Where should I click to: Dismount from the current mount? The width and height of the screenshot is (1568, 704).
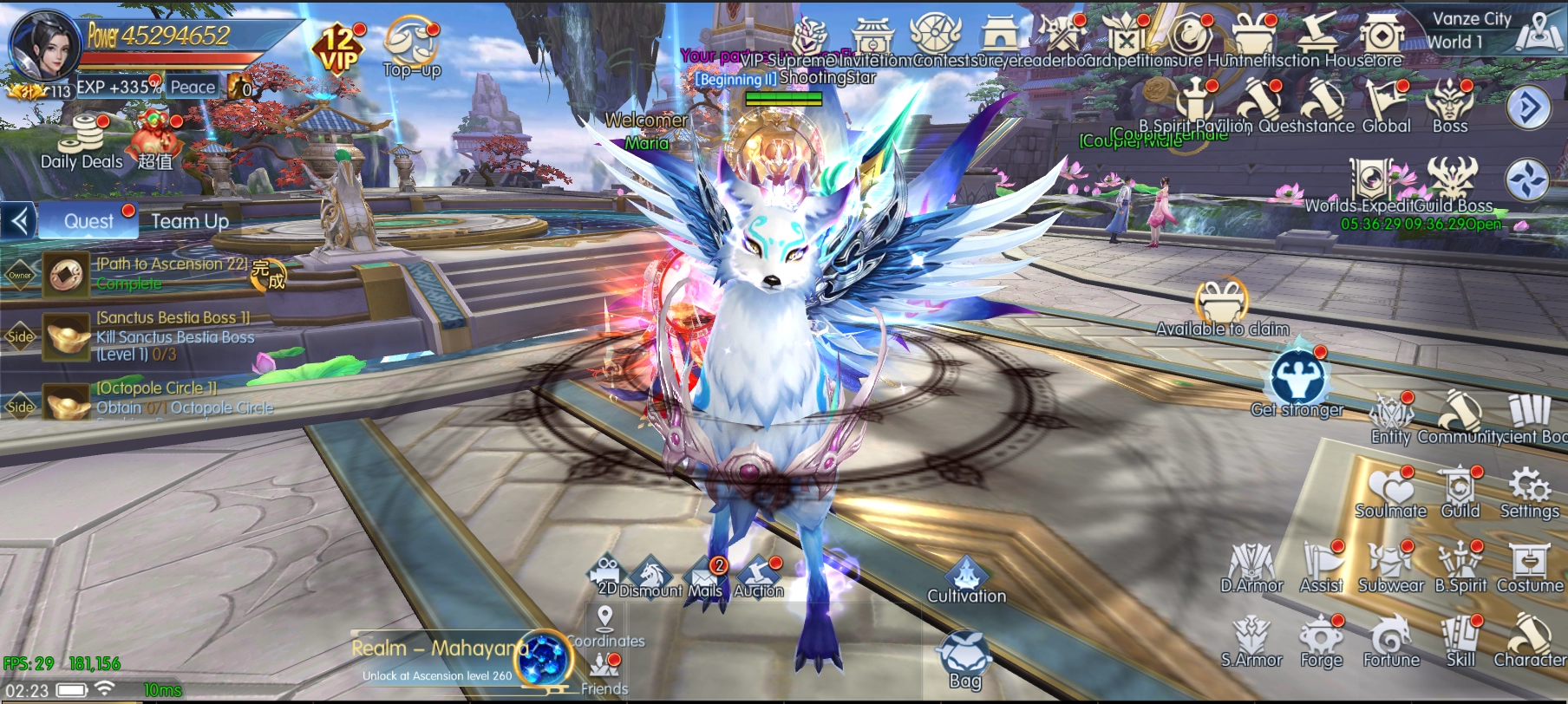650,577
